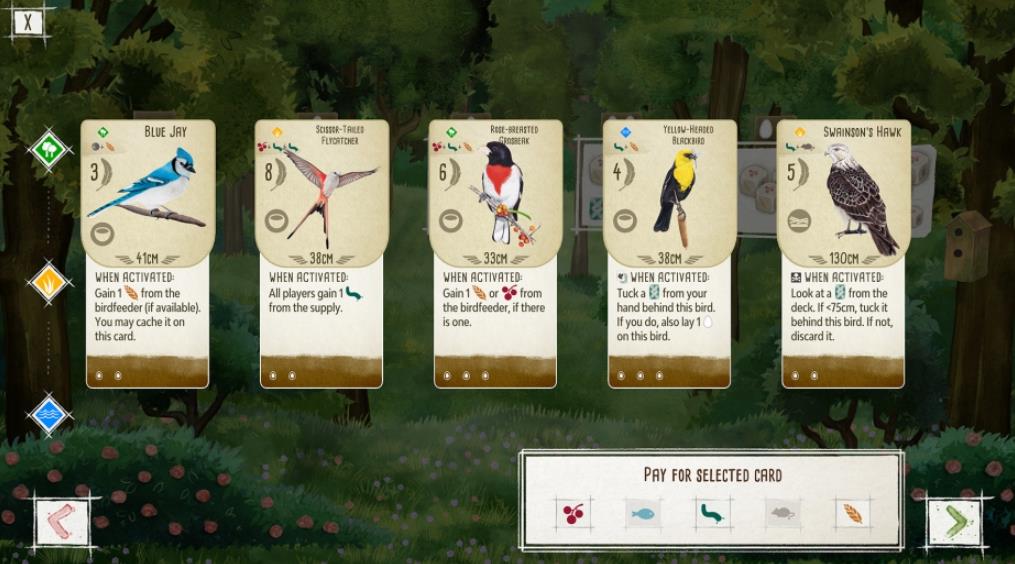Close the card selection with the X button
This screenshot has height=564, width=1015.
coord(28,21)
